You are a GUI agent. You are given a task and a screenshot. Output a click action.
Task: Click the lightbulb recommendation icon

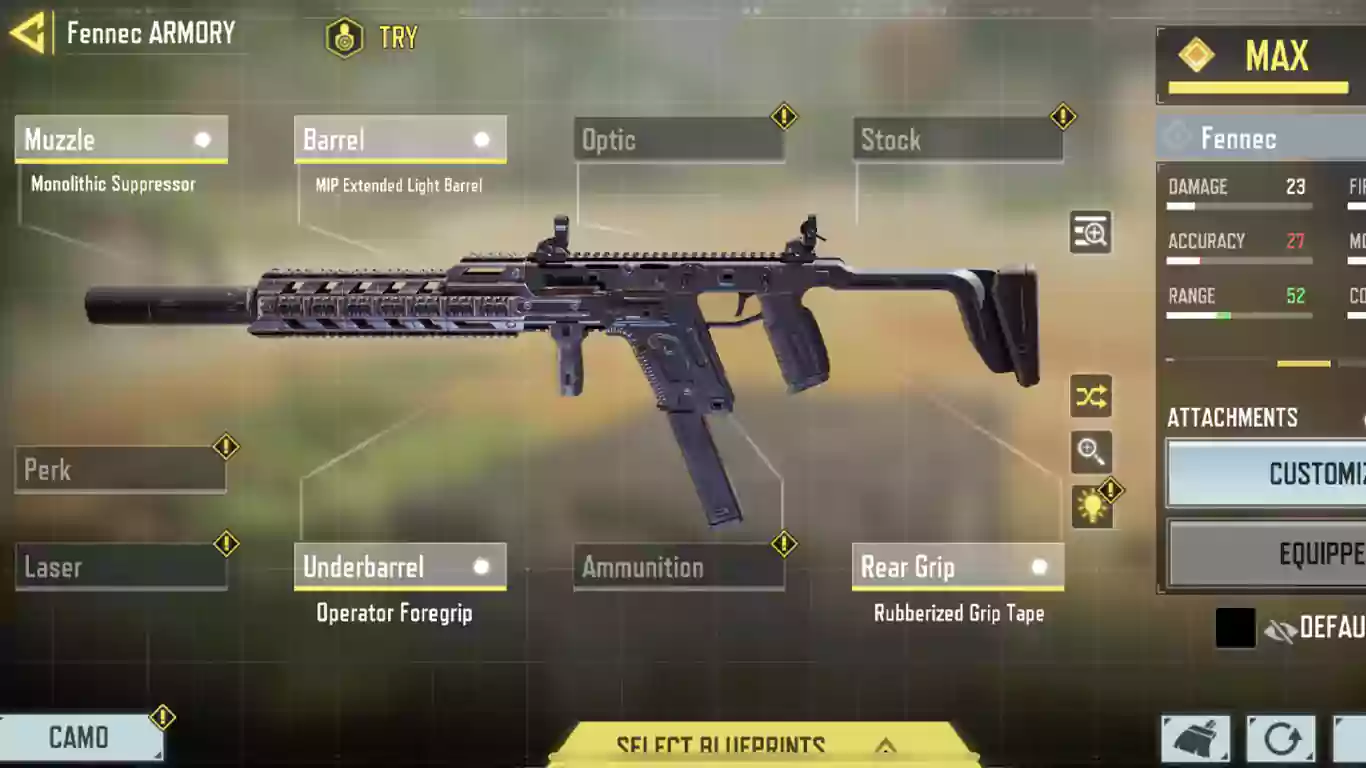(1091, 507)
